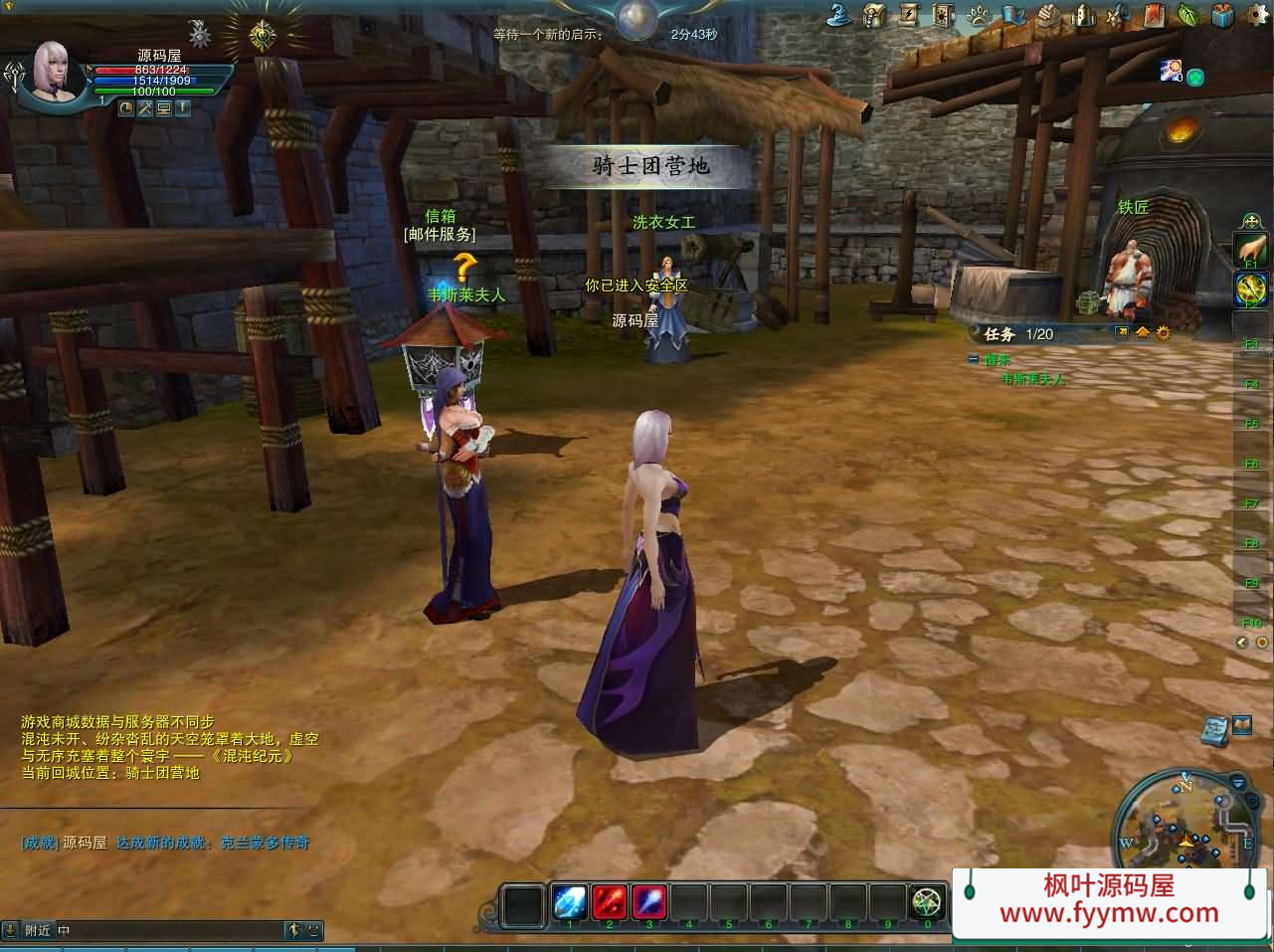Click the green leaf icon

pyautogui.click(x=1187, y=15)
